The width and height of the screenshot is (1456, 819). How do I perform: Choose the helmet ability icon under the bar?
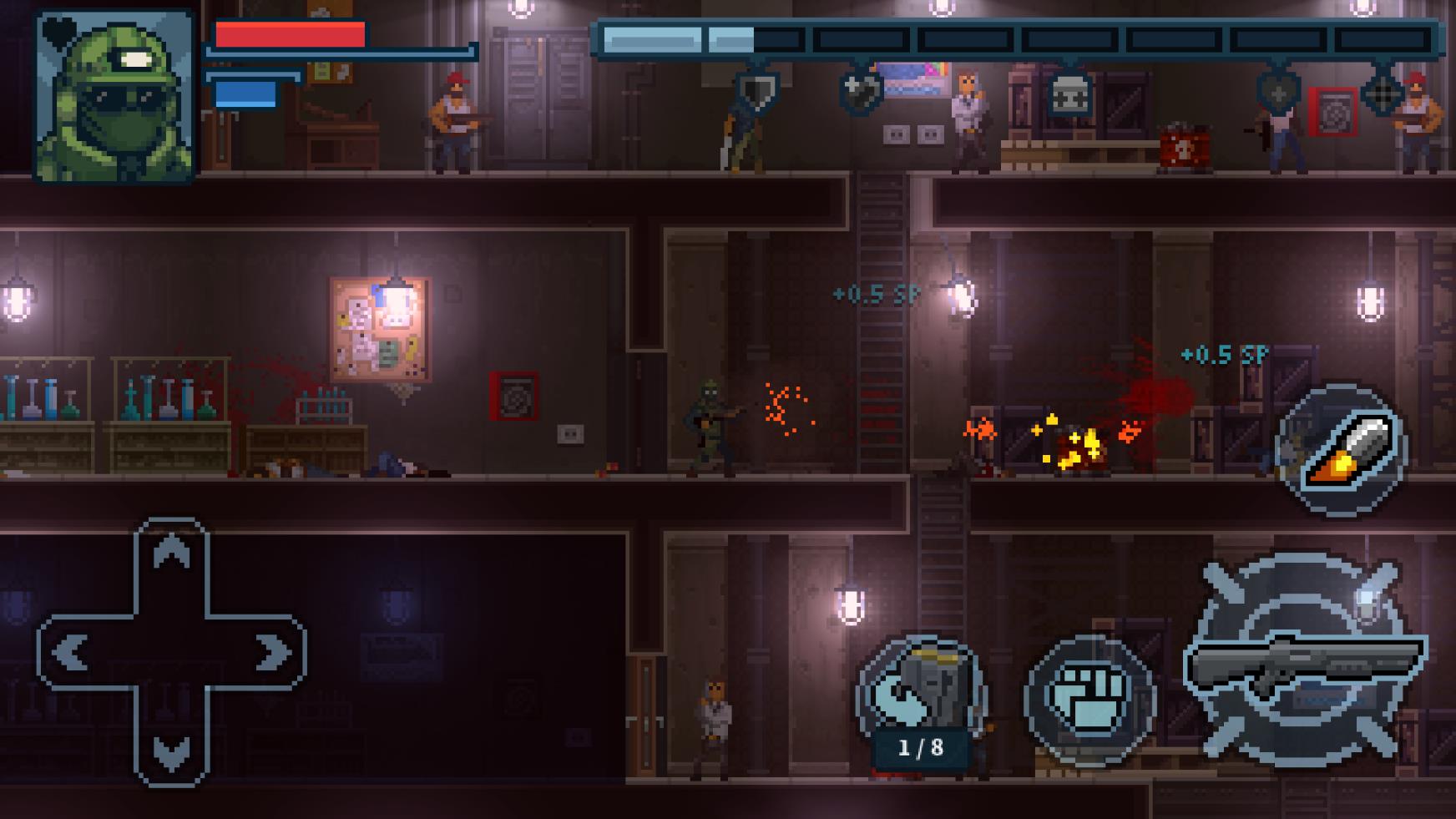[x=1069, y=92]
